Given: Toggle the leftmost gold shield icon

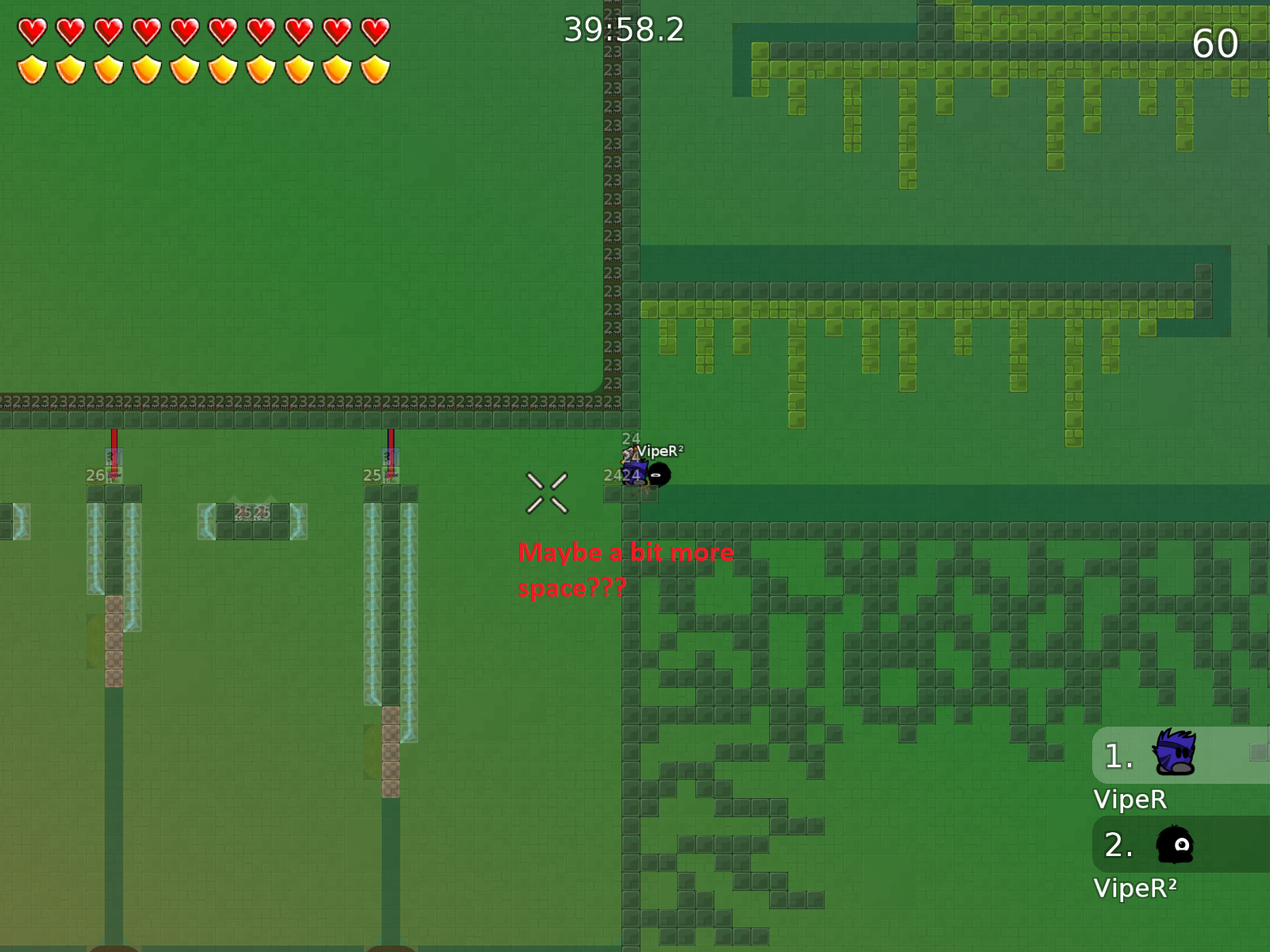Looking at the screenshot, I should [33, 70].
